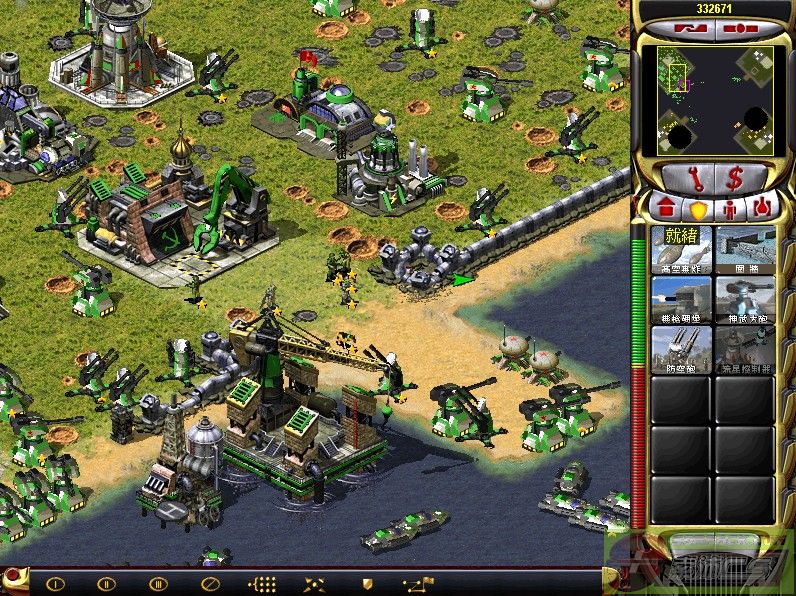
Task: Switch to the structures build tab
Action: (664, 208)
